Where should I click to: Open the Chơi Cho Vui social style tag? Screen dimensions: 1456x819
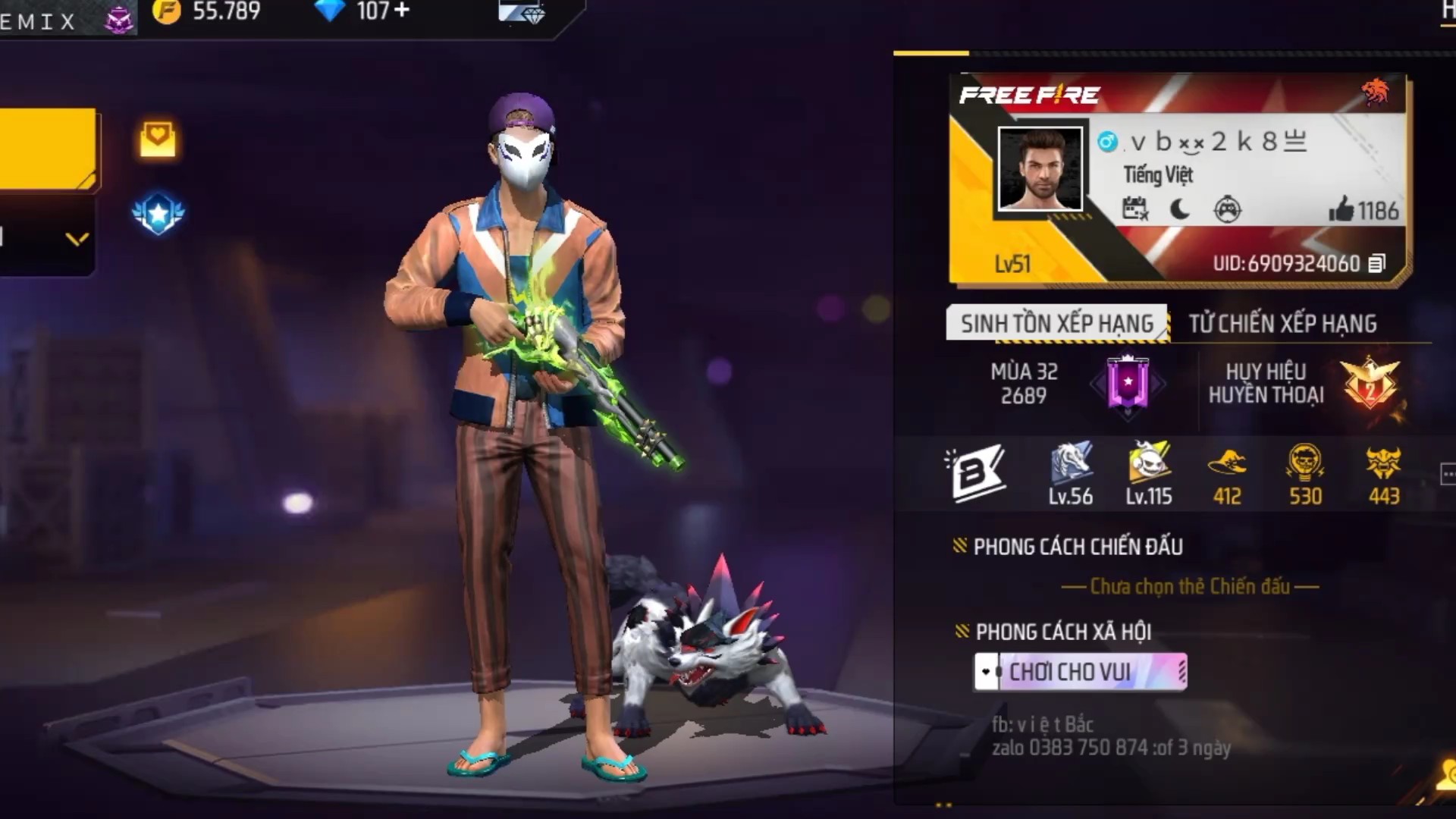click(x=1080, y=672)
